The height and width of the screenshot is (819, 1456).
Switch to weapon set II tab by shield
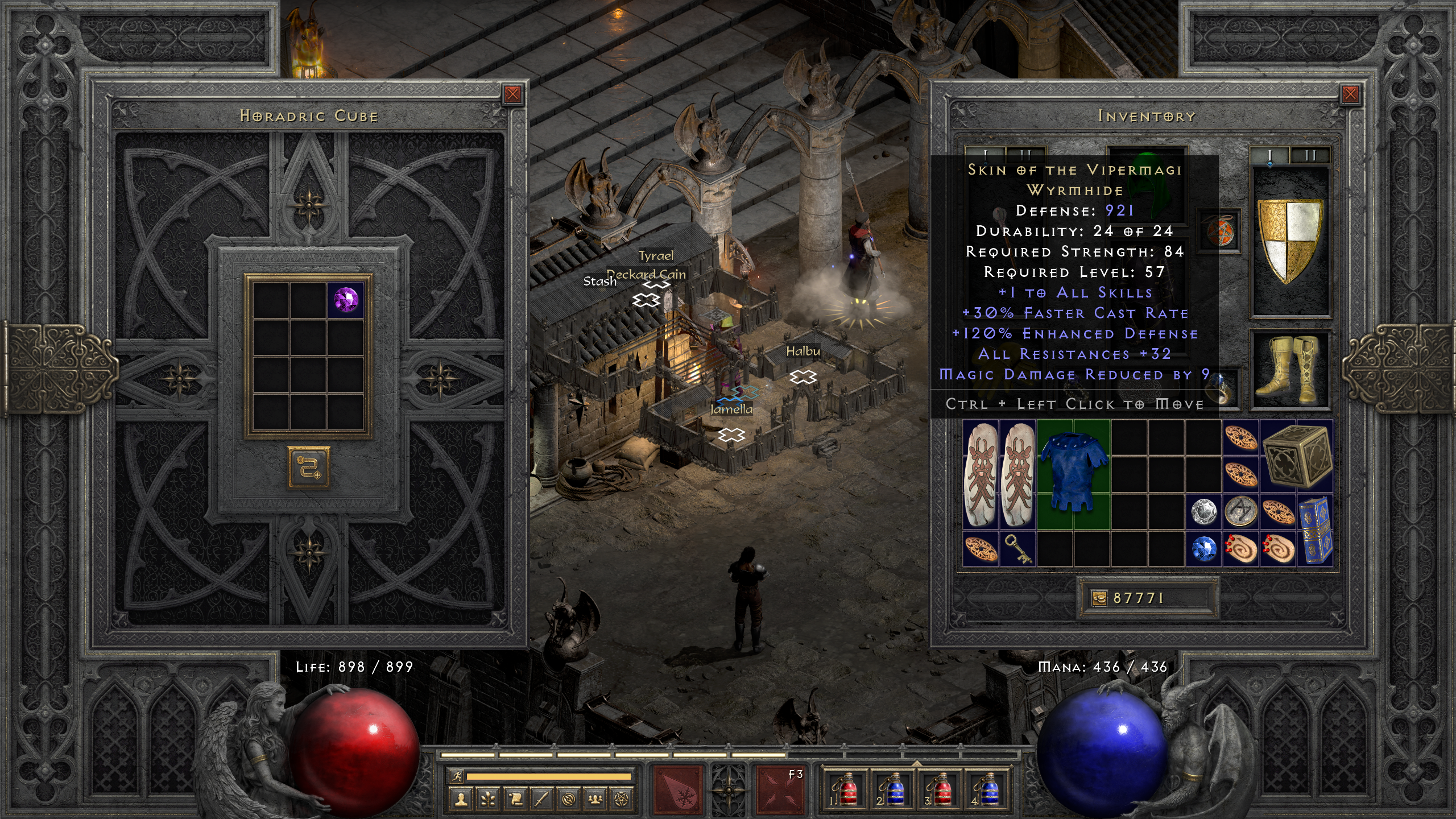[x=1310, y=155]
